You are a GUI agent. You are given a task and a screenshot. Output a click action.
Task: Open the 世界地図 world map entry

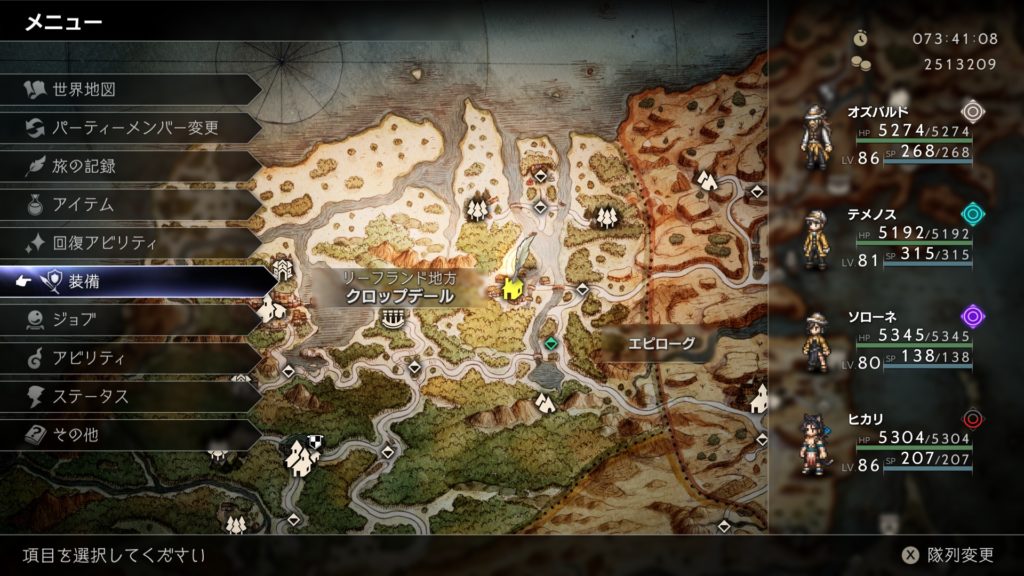coord(85,89)
